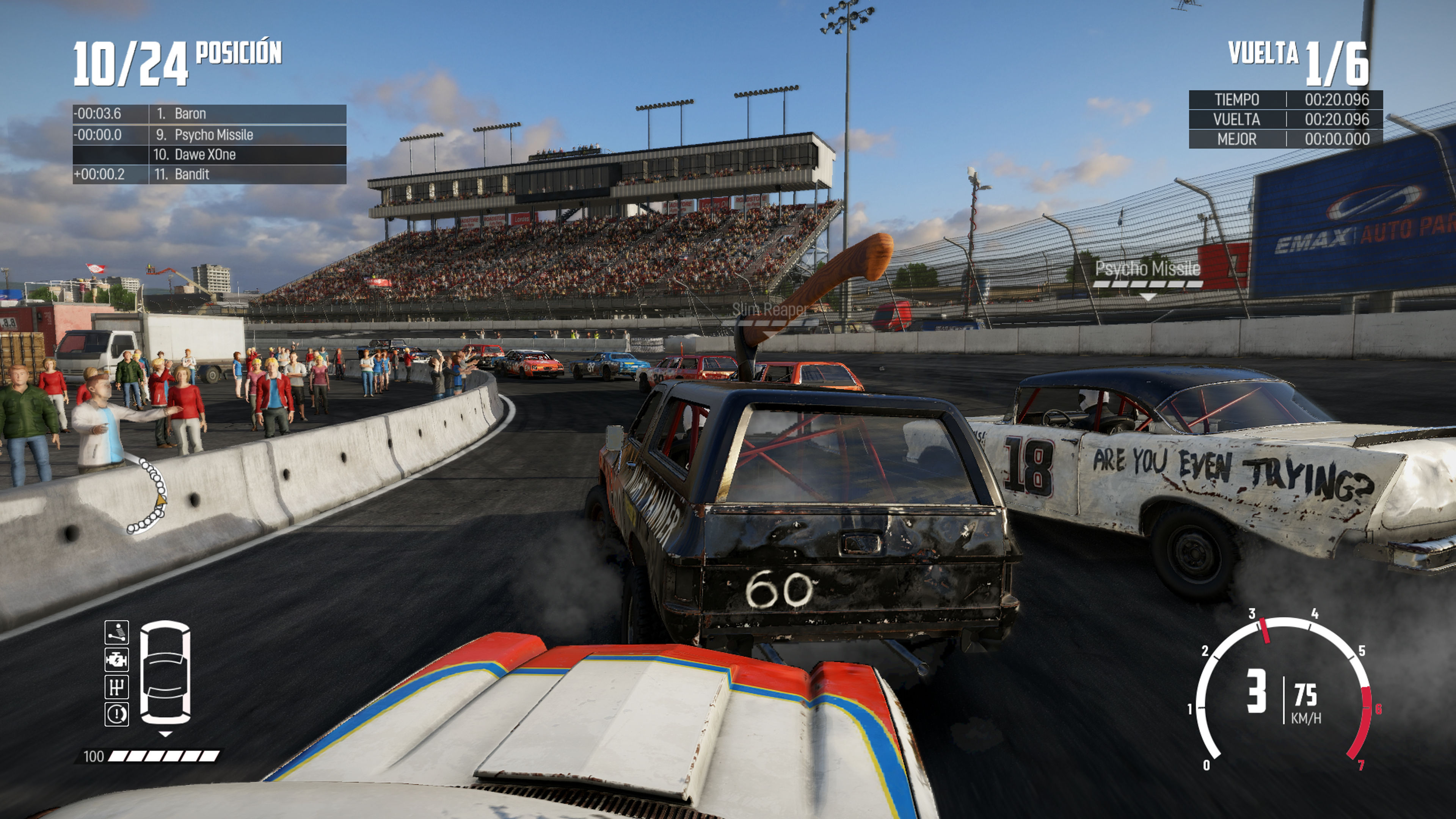This screenshot has width=1456, height=819.
Task: Select Baron's row in the leaderboard
Action: click(209, 114)
